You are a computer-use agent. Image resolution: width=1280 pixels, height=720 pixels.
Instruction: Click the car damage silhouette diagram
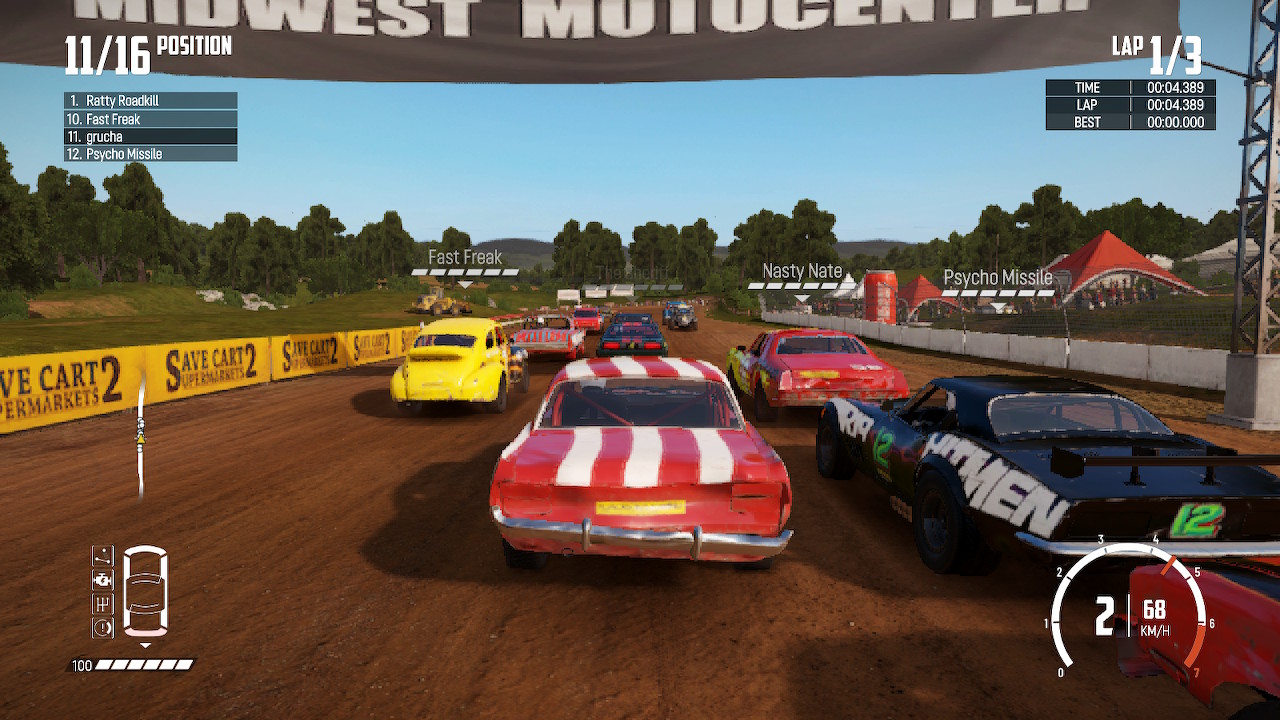[x=145, y=590]
